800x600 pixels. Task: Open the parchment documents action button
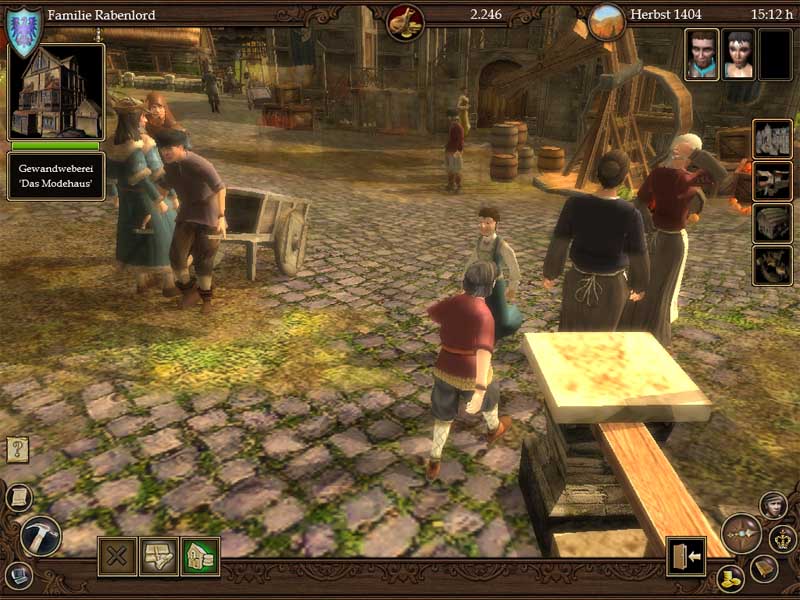click(x=158, y=556)
